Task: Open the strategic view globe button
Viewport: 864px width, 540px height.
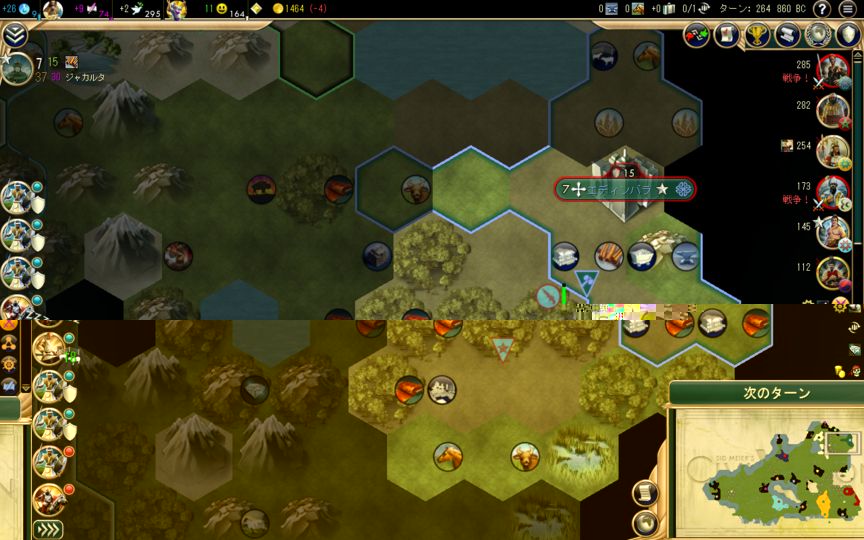Action: (x=646, y=522)
